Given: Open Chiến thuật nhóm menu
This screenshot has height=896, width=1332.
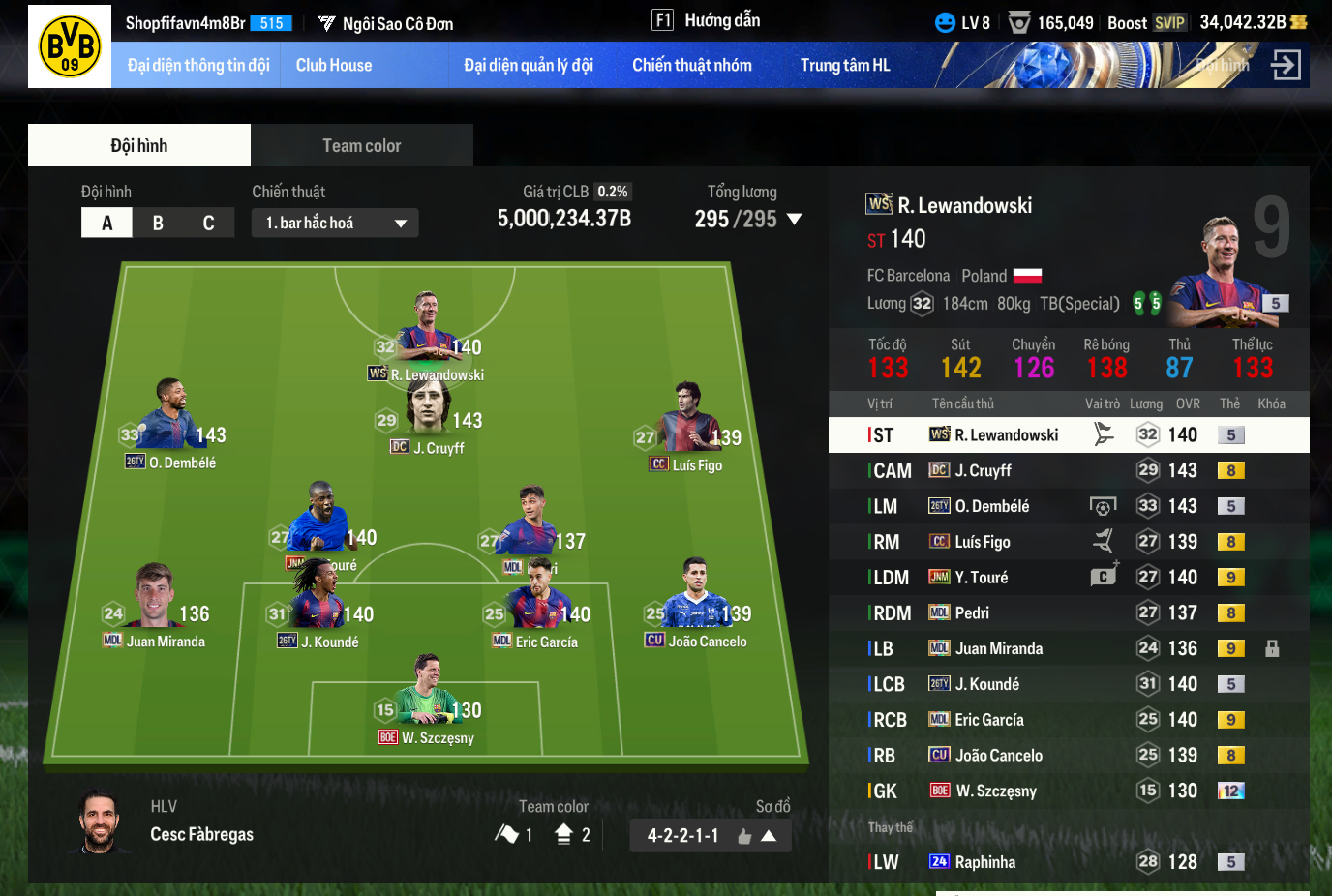Looking at the screenshot, I should pyautogui.click(x=691, y=66).
